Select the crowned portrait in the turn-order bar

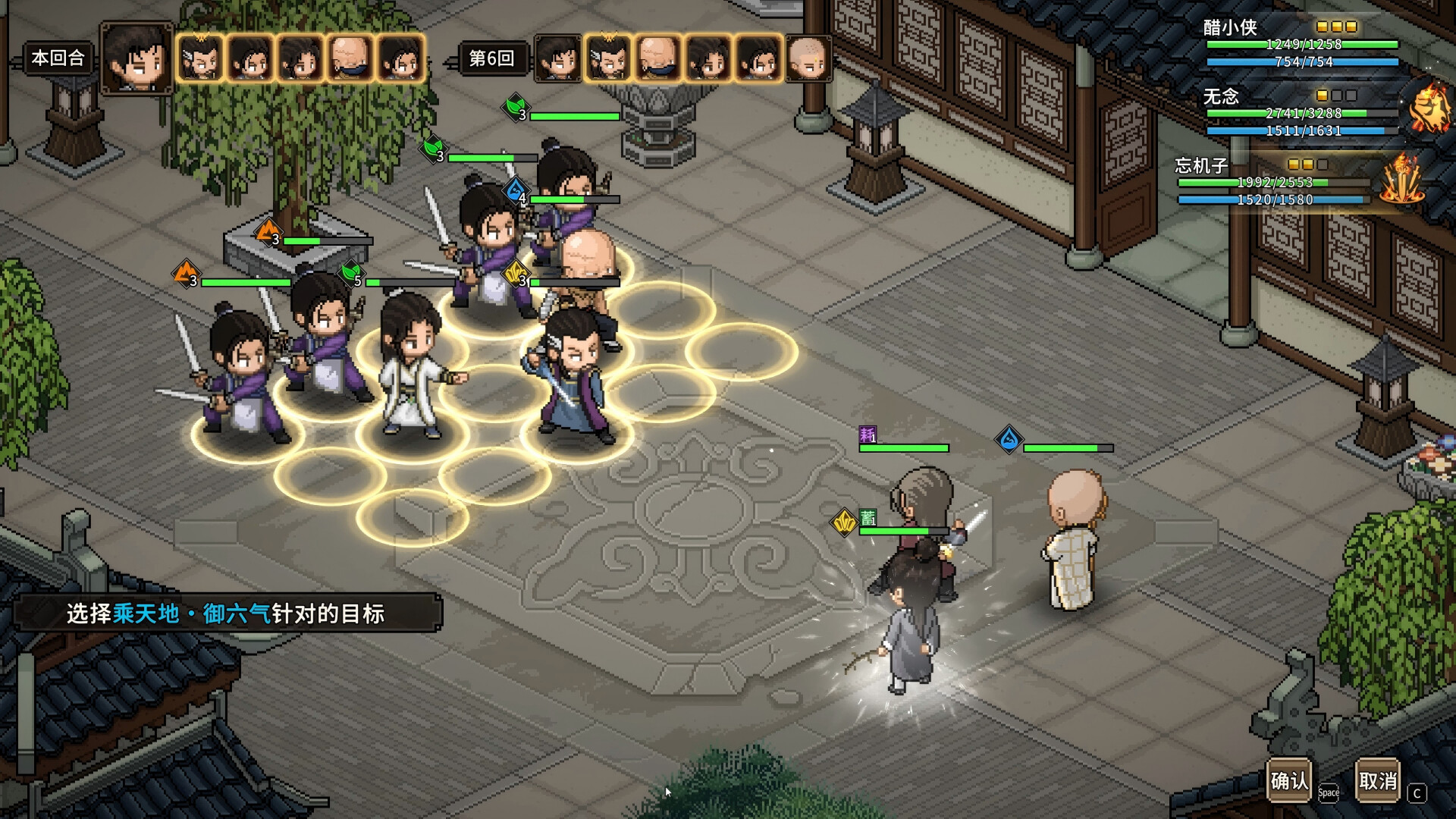[x=201, y=58]
